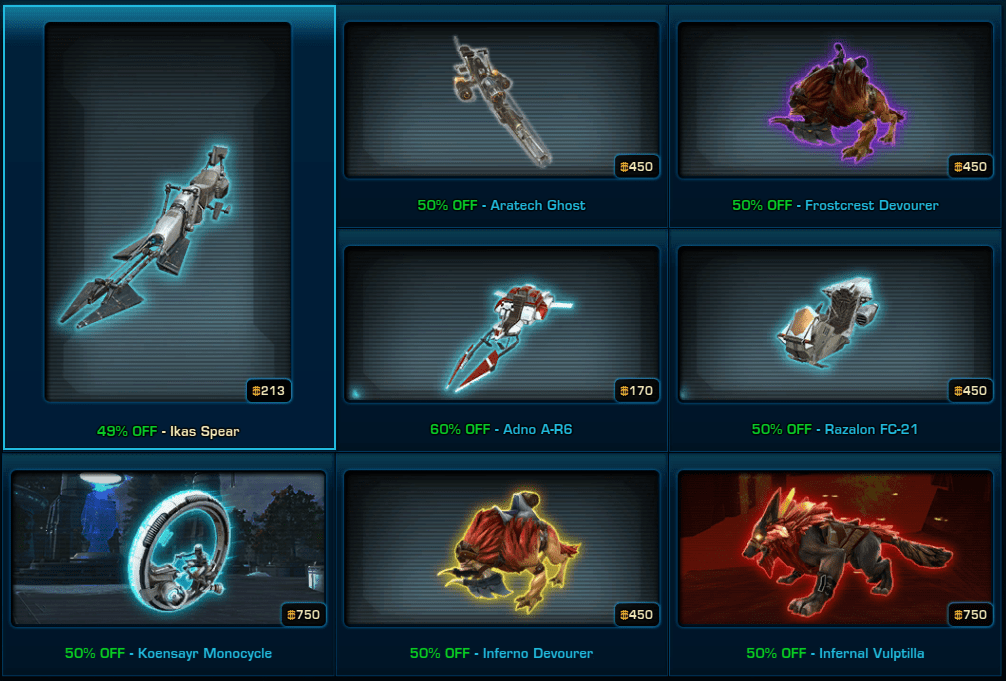The width and height of the screenshot is (1006, 681).
Task: Open the Aratech Ghost mount offer
Action: tap(501, 100)
